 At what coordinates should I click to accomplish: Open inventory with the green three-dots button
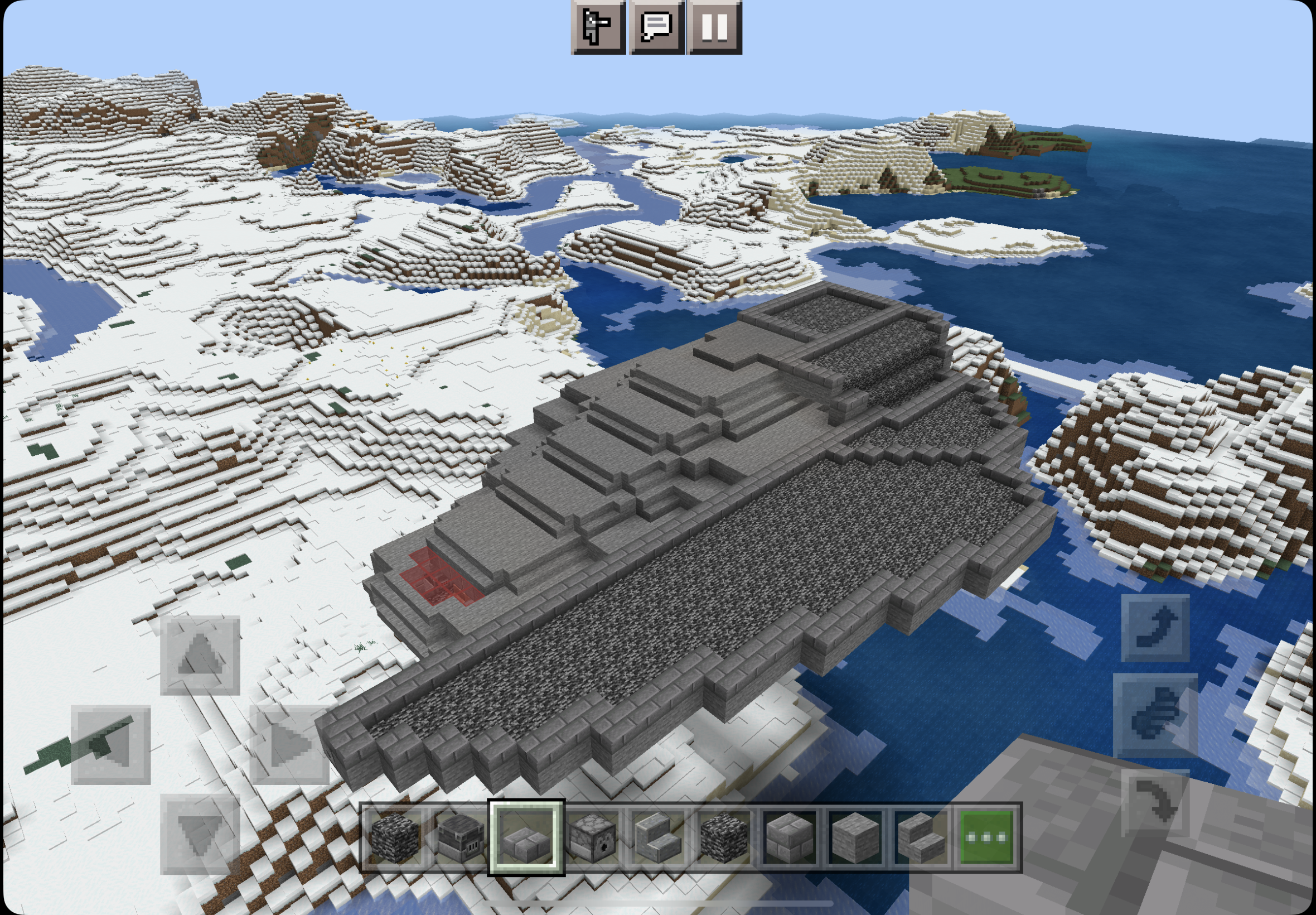pos(986,837)
